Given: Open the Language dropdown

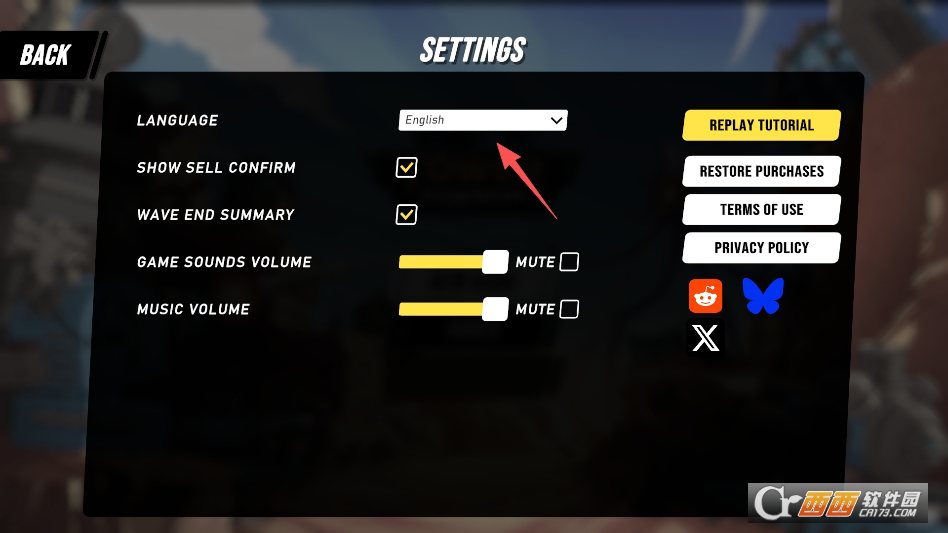Looking at the screenshot, I should pyautogui.click(x=483, y=120).
